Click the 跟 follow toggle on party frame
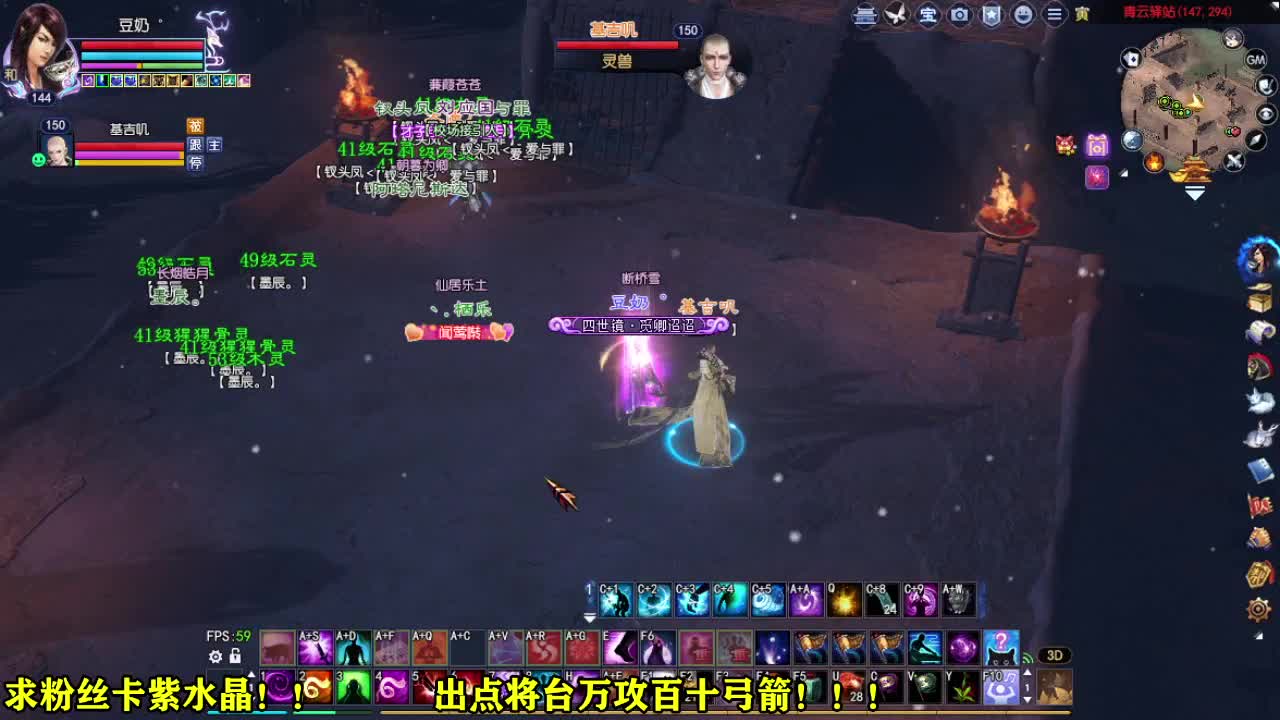Viewport: 1280px width, 720px height. tap(195, 144)
